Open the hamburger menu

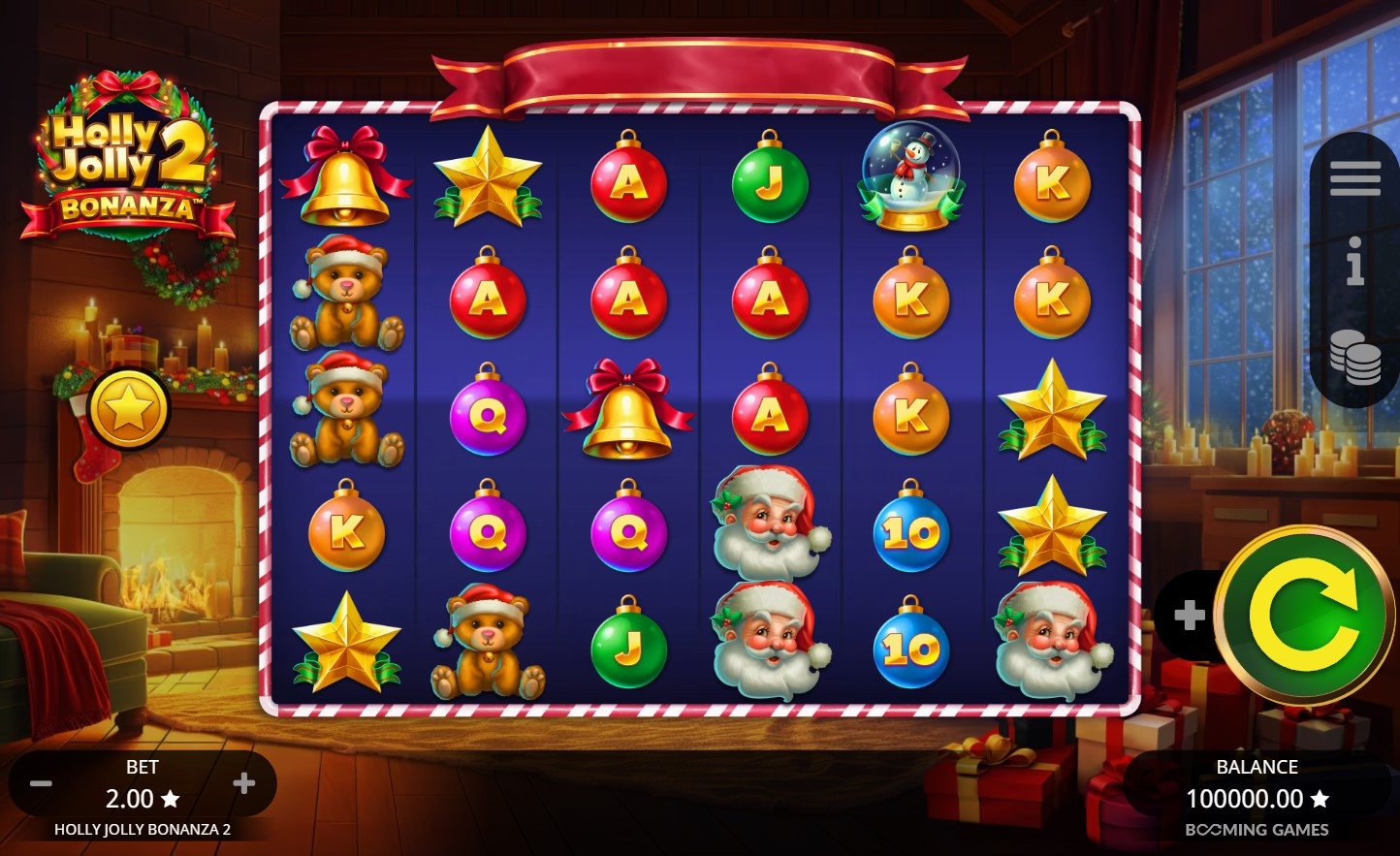pos(1354,178)
